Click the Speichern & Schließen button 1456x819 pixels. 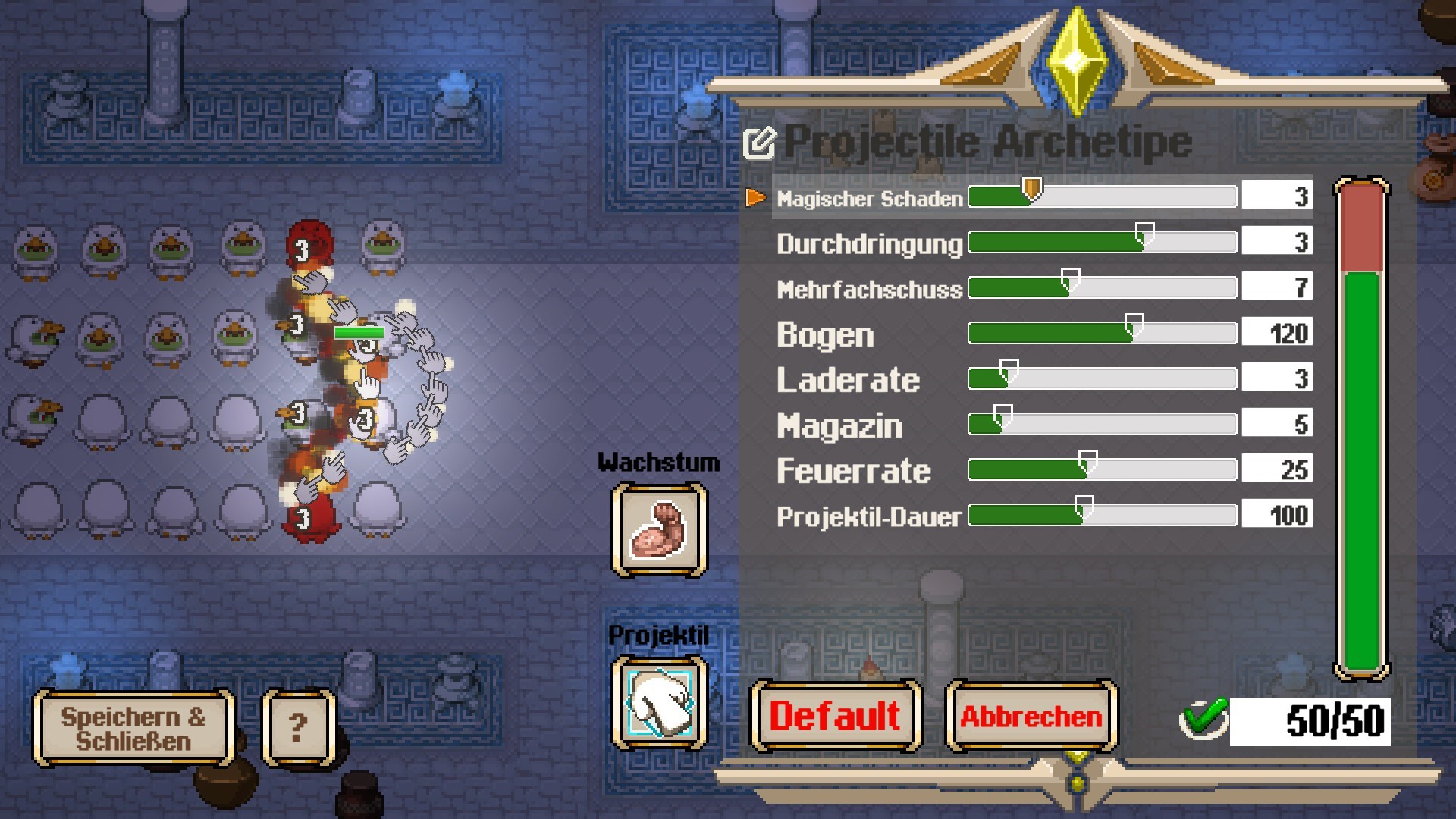pos(133,728)
